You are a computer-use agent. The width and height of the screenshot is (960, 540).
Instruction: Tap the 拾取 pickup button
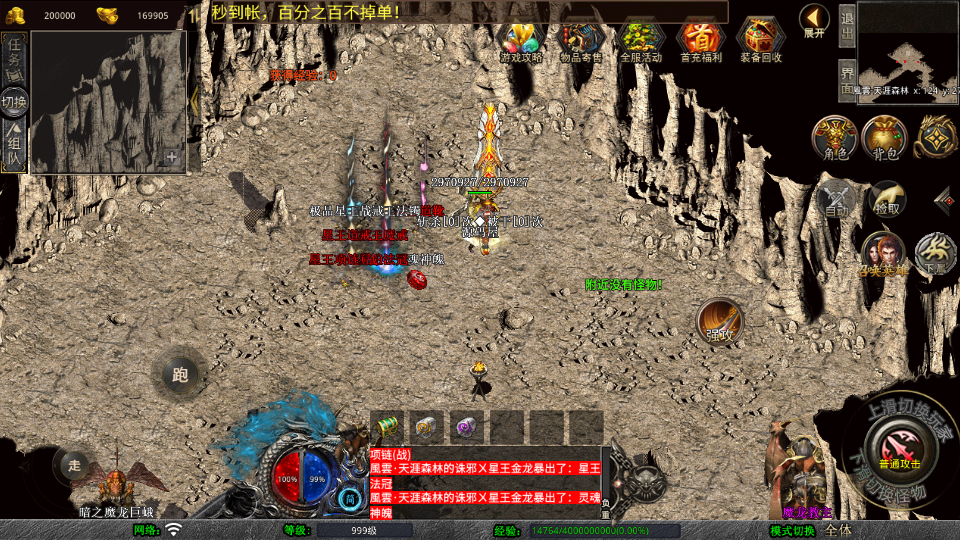[x=886, y=198]
